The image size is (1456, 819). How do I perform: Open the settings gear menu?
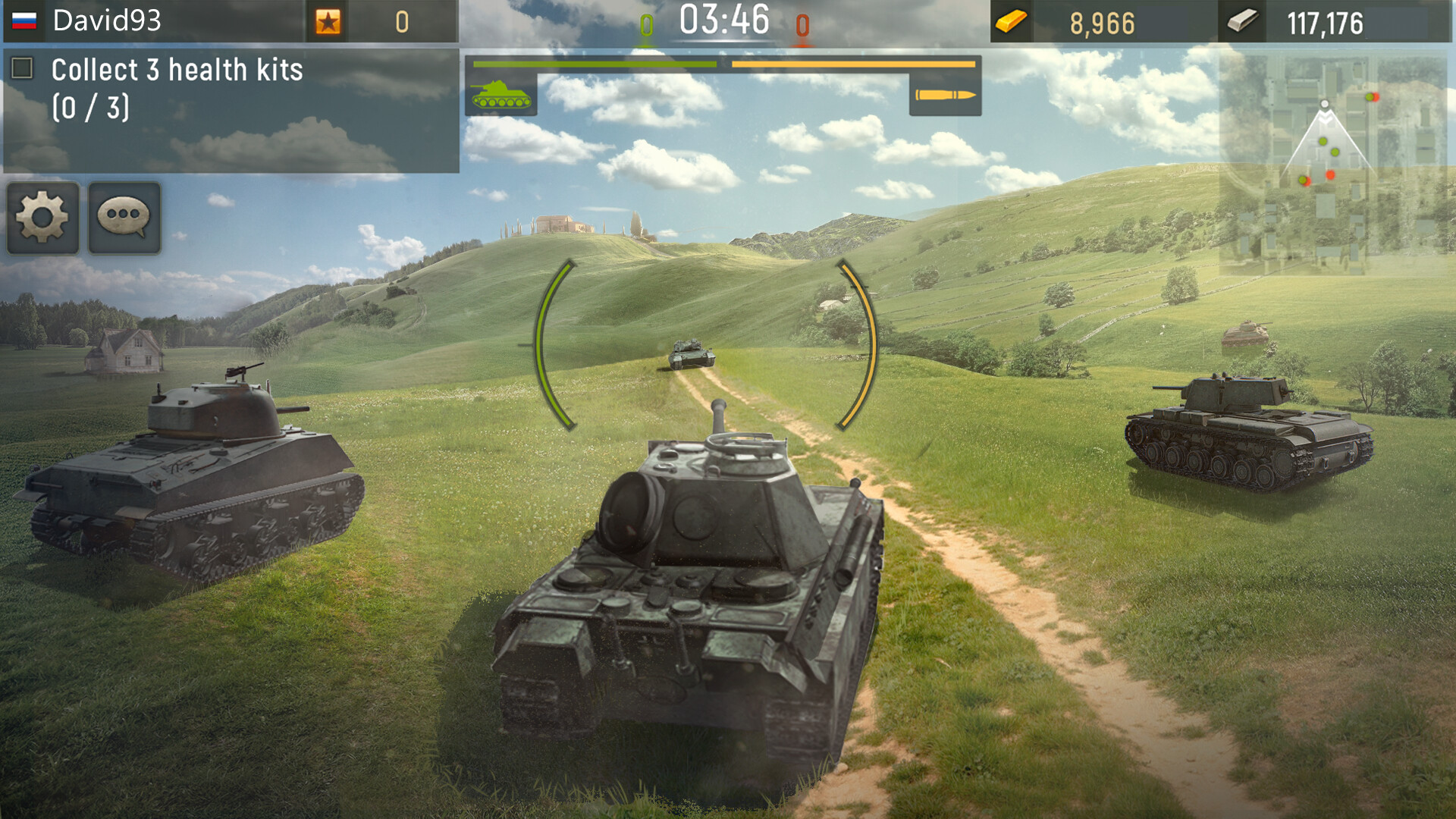pyautogui.click(x=42, y=219)
